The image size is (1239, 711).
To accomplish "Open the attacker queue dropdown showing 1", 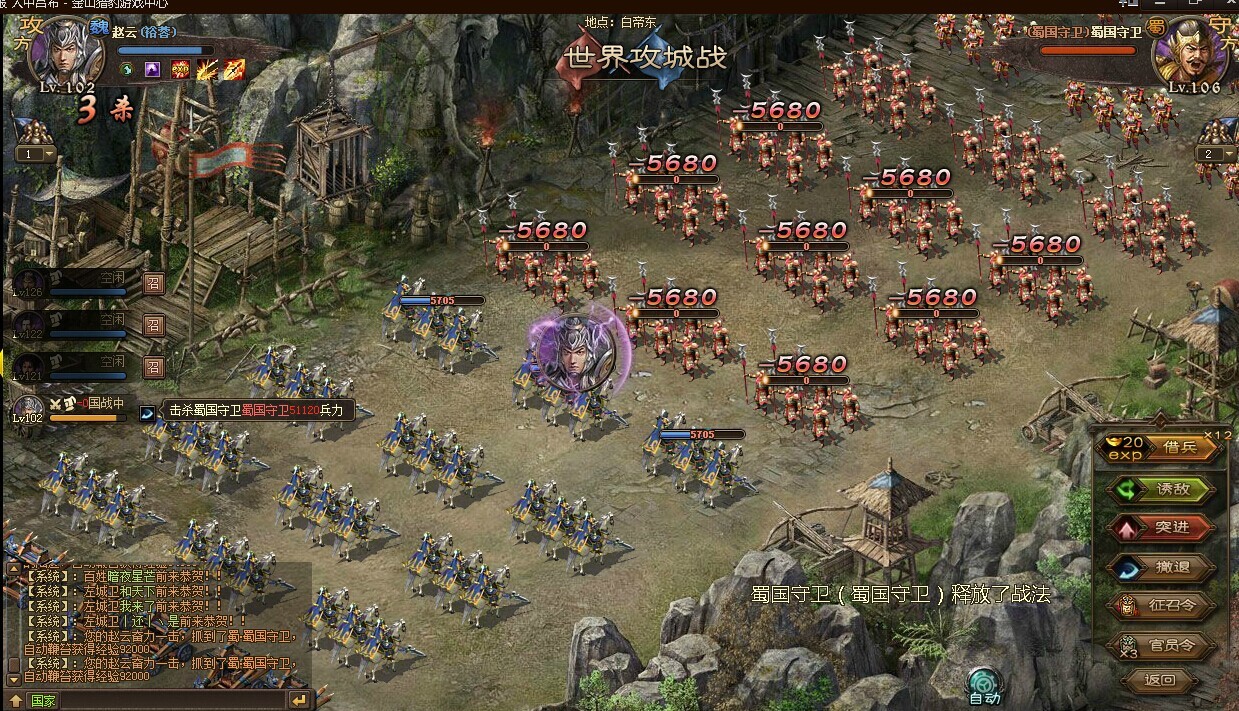I will tap(35, 154).
